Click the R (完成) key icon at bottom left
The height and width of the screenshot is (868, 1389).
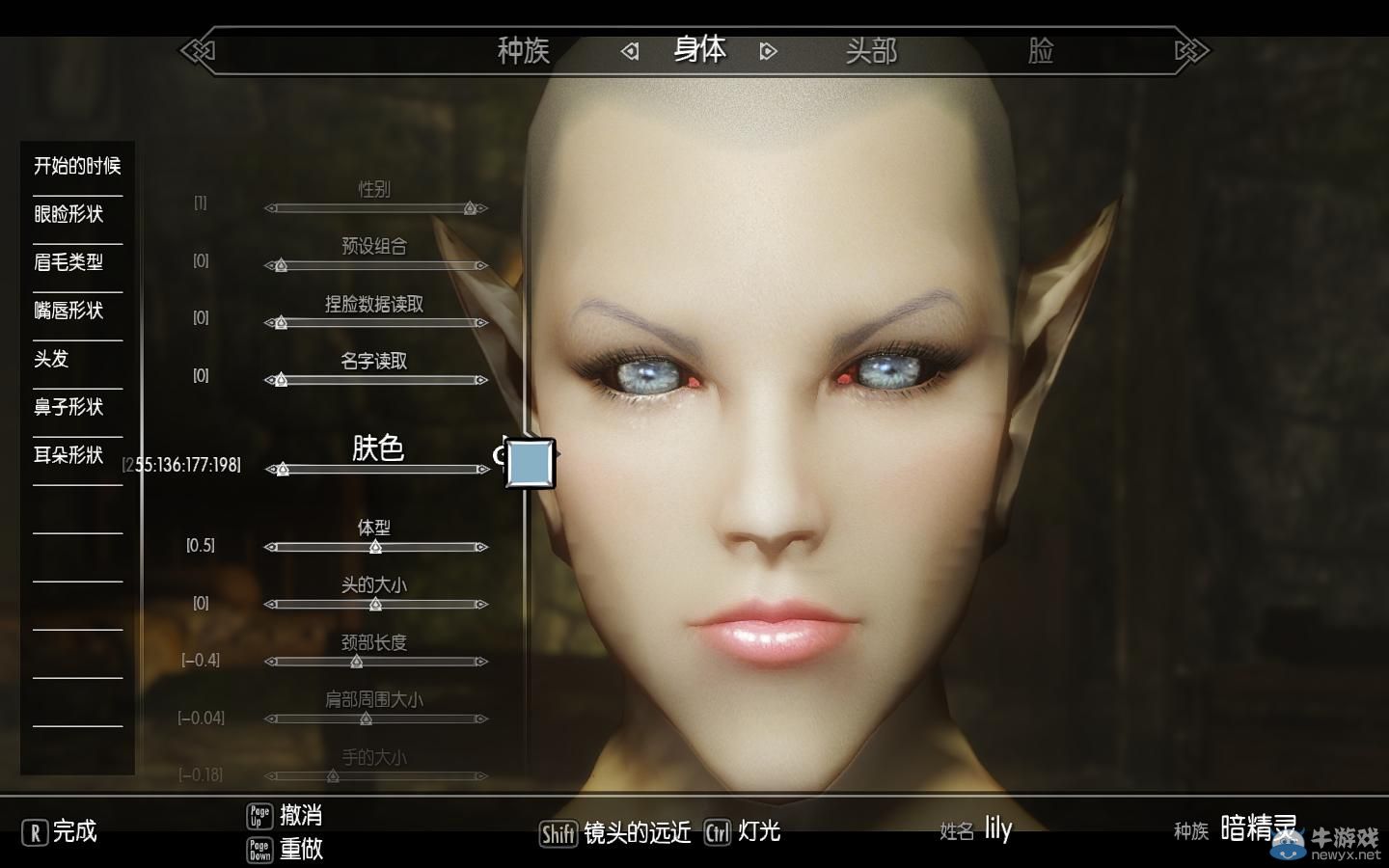33,831
